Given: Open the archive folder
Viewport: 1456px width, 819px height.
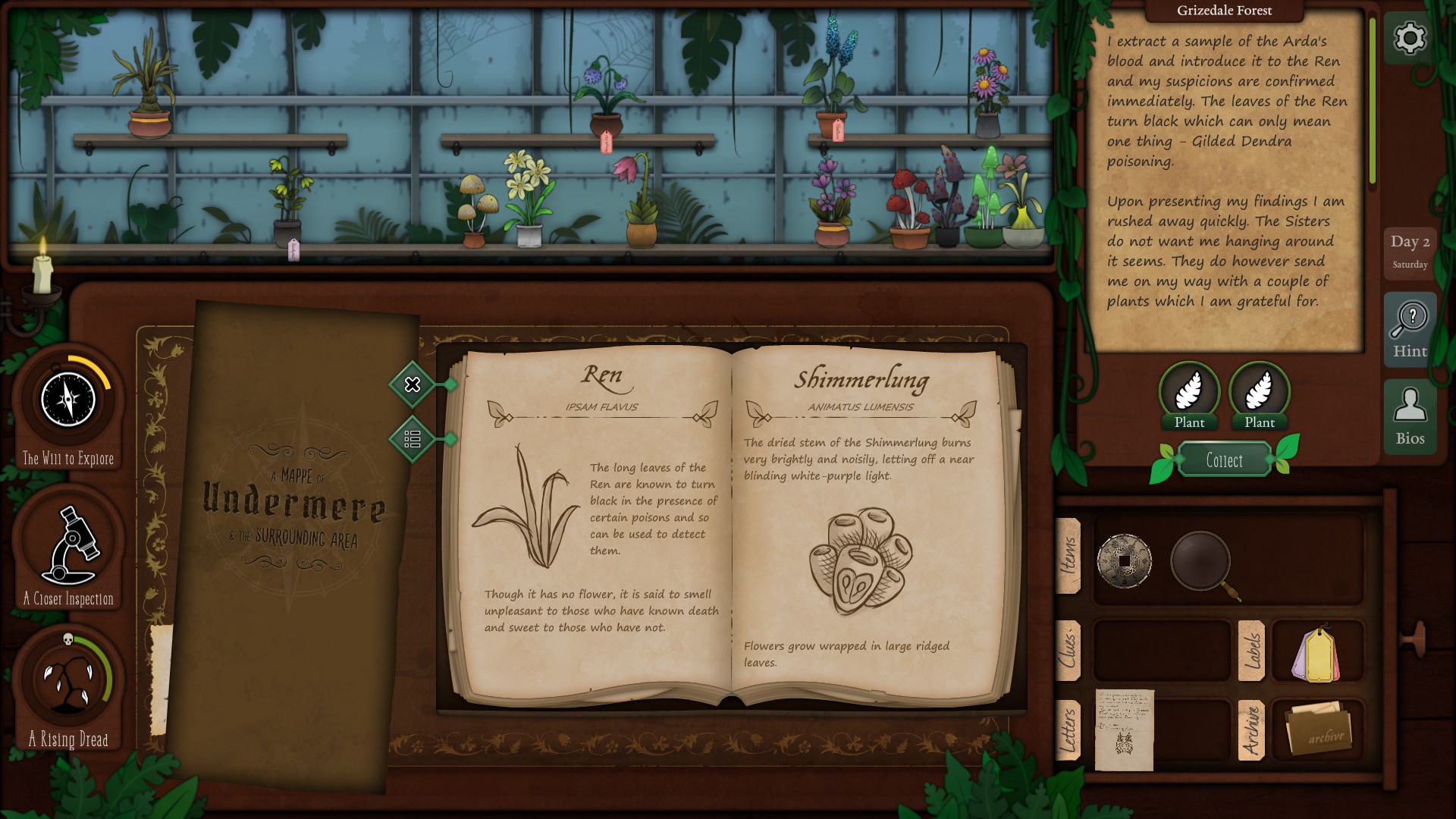Looking at the screenshot, I should [x=1318, y=730].
